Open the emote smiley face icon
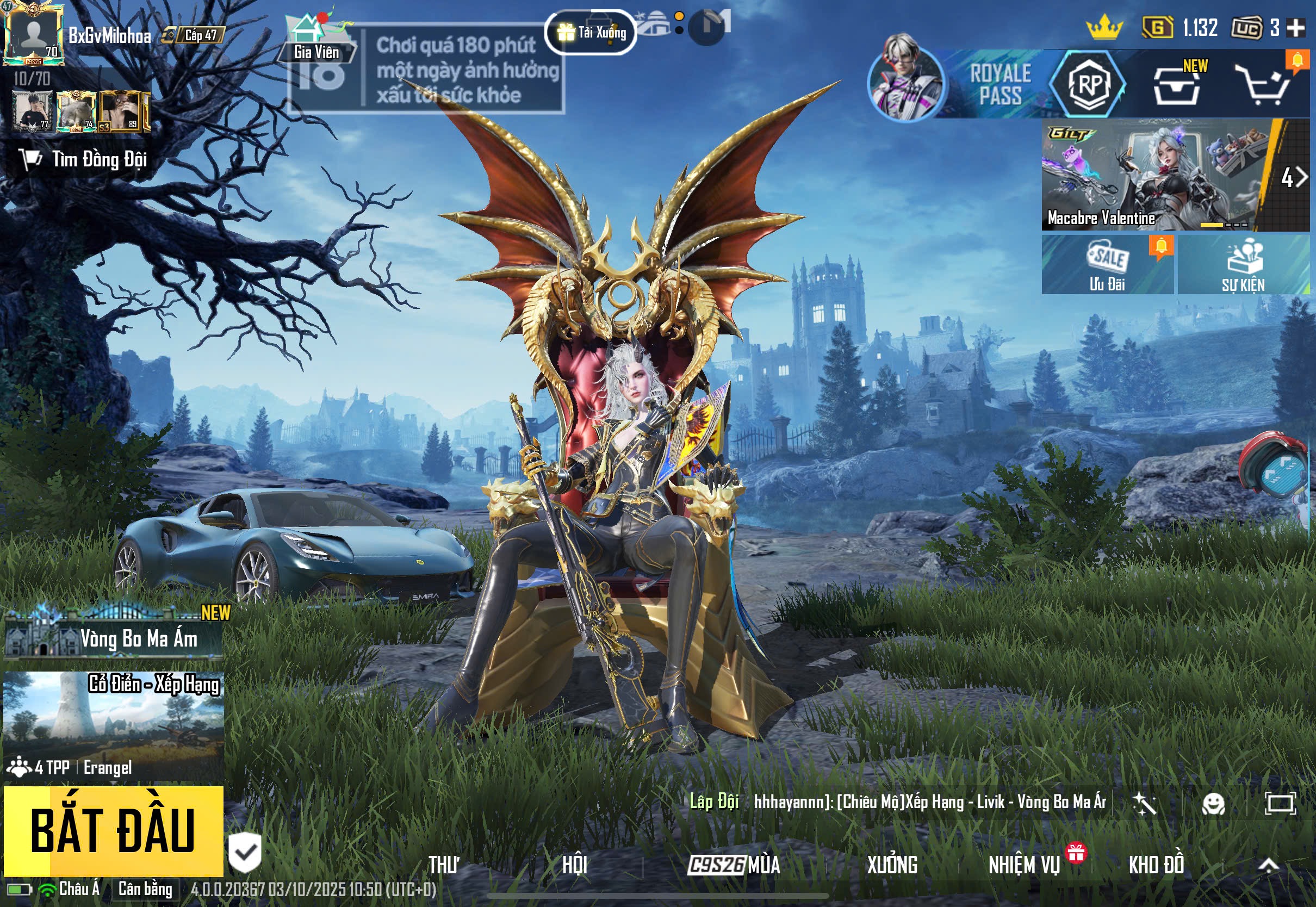The image size is (1316, 907). click(1213, 804)
